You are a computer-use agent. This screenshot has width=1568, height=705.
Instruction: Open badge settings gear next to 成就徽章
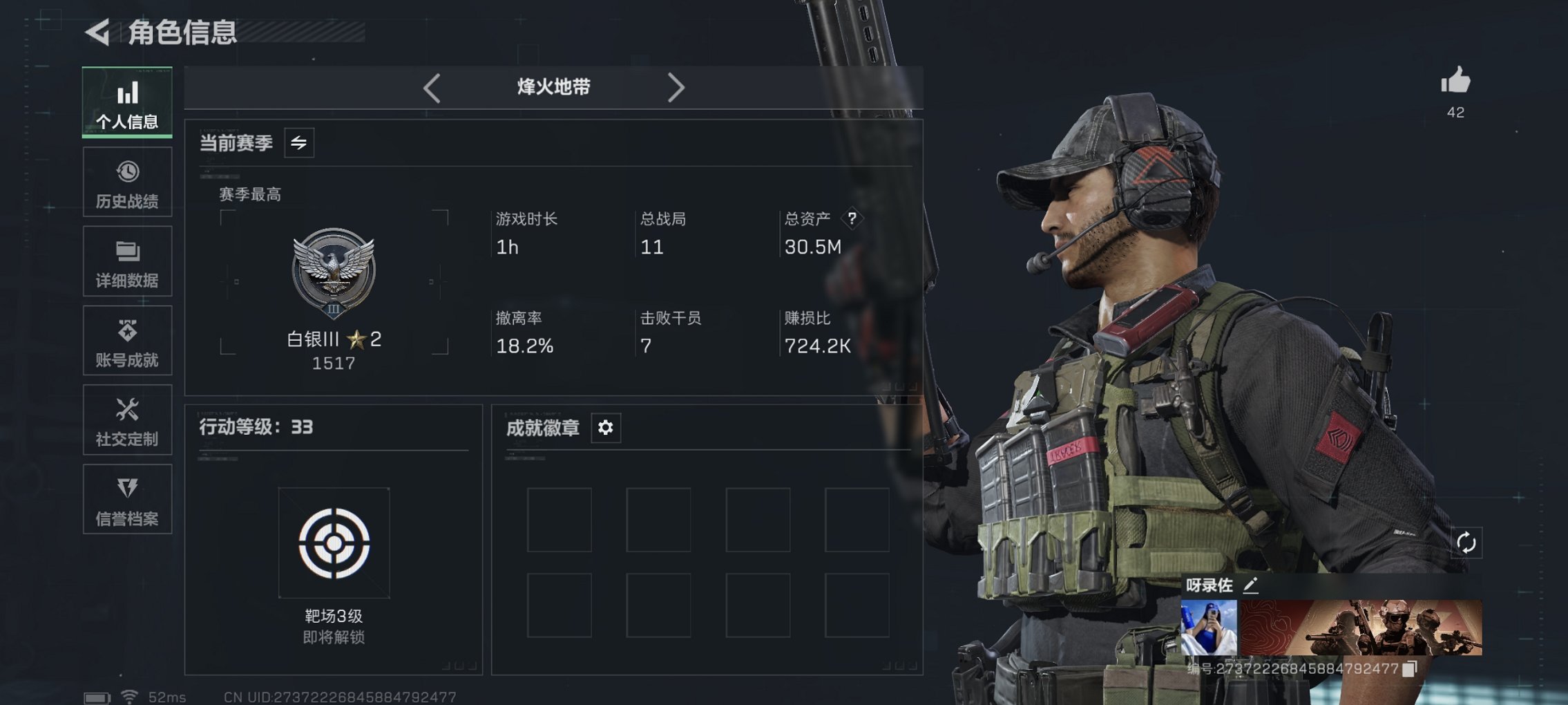pyautogui.click(x=605, y=428)
